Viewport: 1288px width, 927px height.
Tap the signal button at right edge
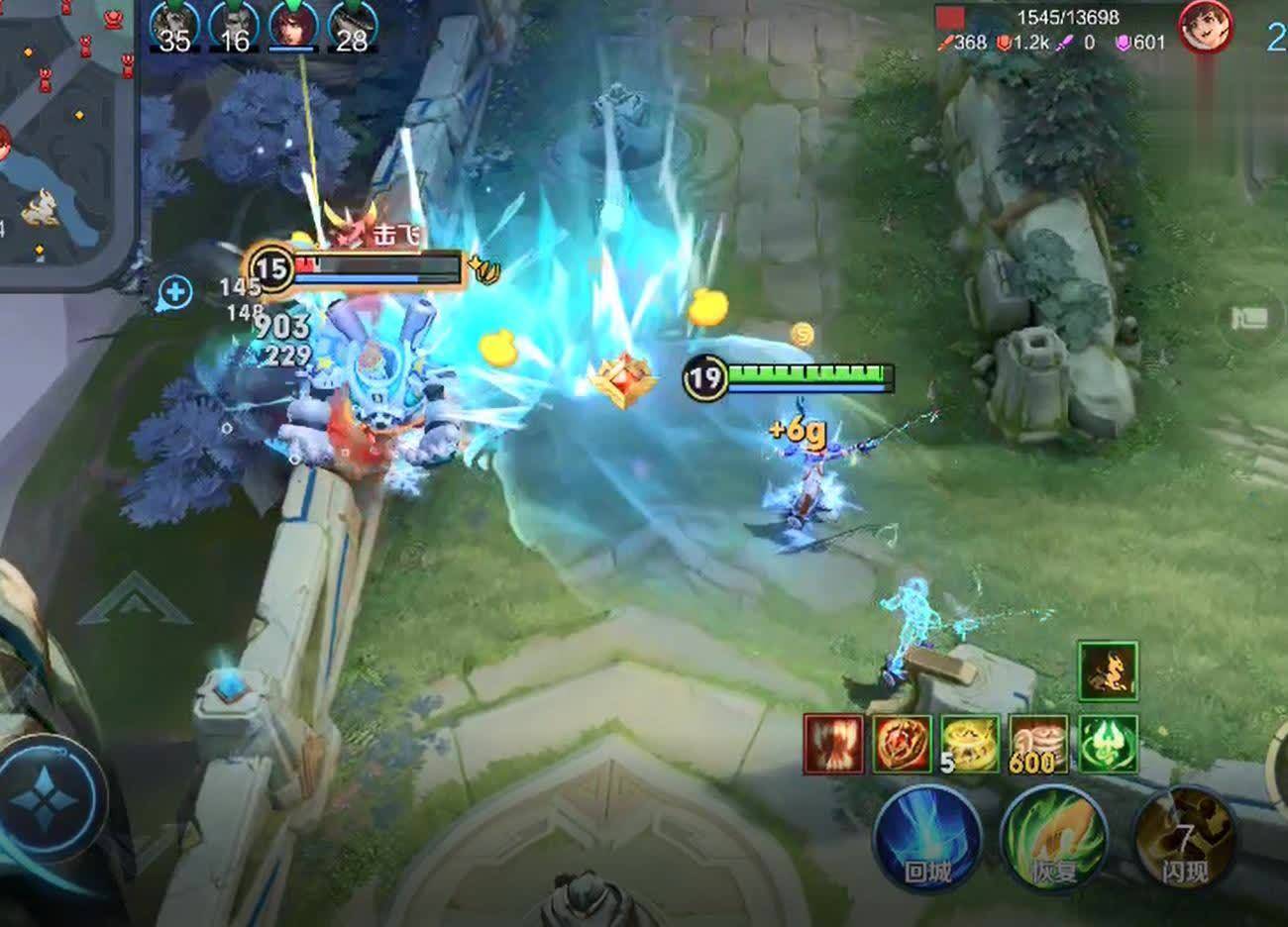tap(1250, 319)
